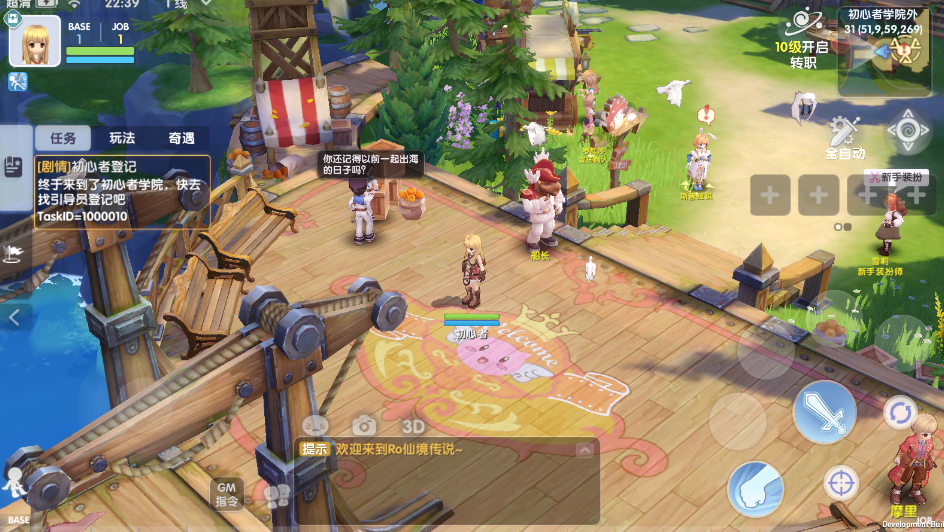The width and height of the screenshot is (944, 532).
Task: Collapse the left panel with arrow
Action: [15, 318]
